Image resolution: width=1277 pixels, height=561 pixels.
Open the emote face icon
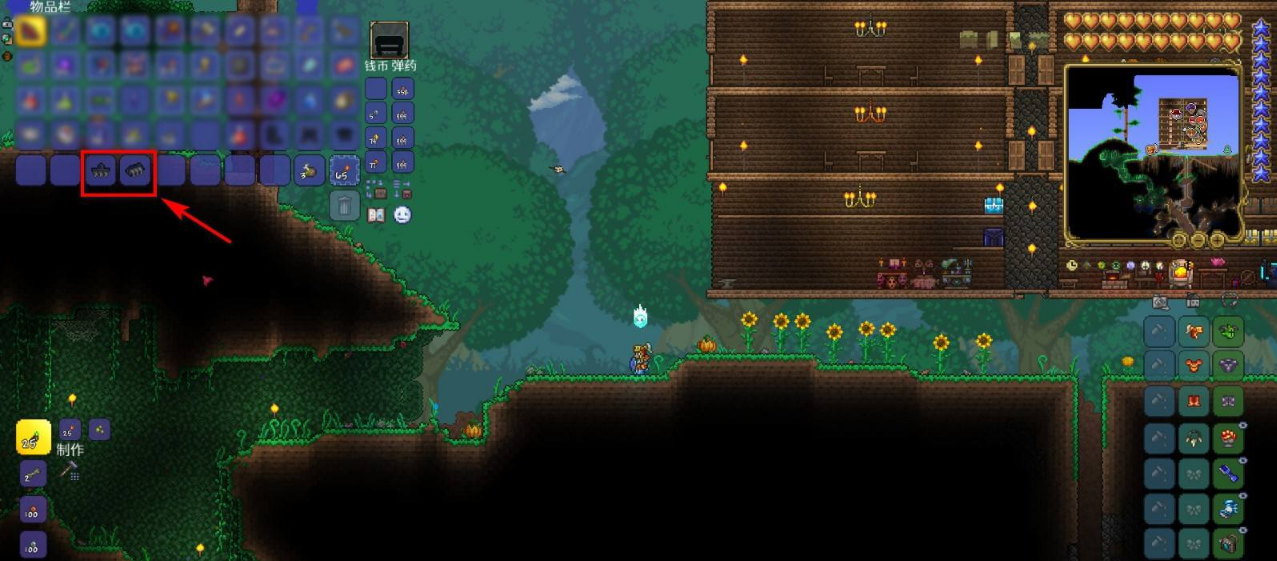[402, 215]
